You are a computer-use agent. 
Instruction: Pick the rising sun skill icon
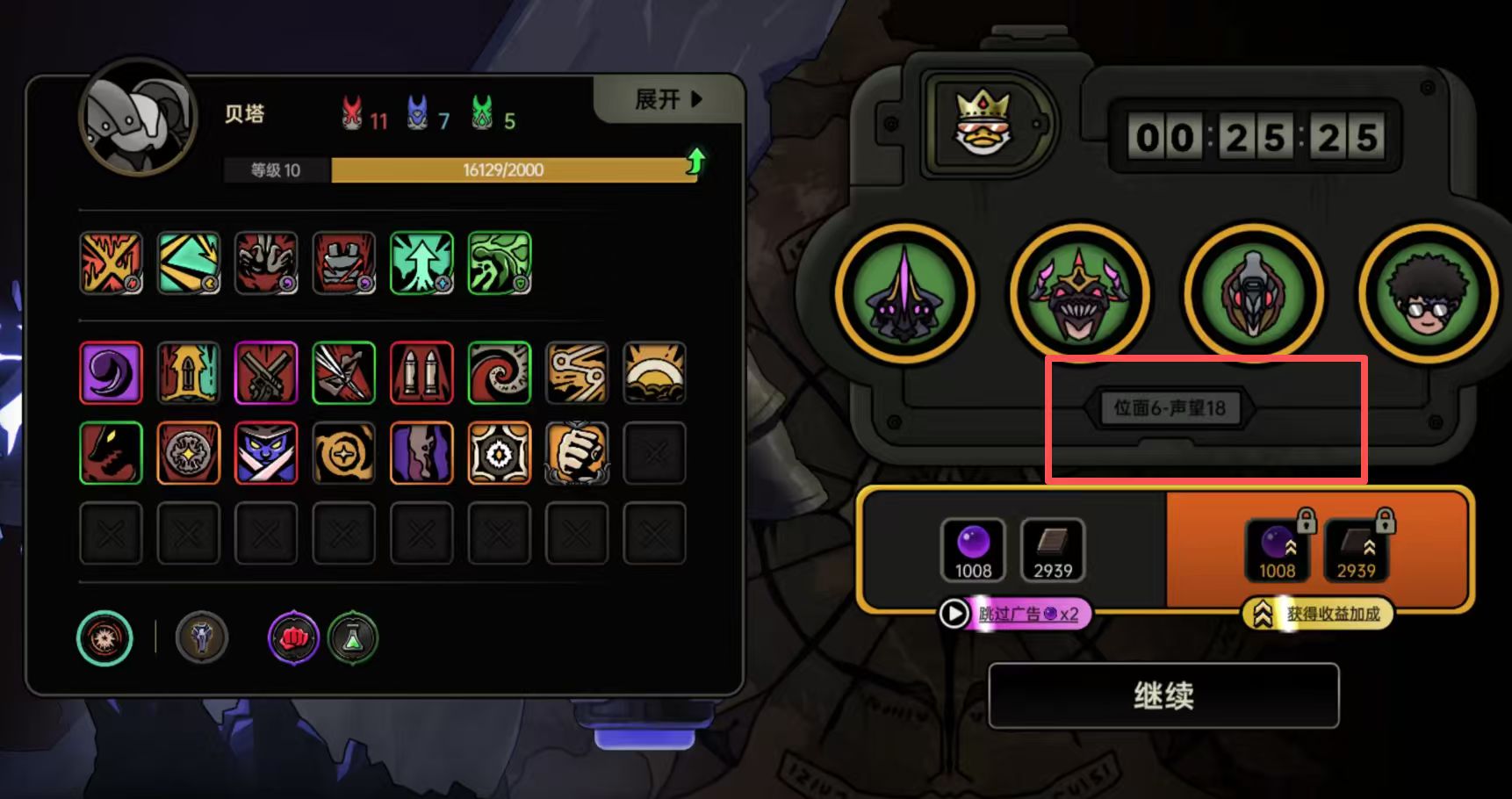(x=654, y=373)
